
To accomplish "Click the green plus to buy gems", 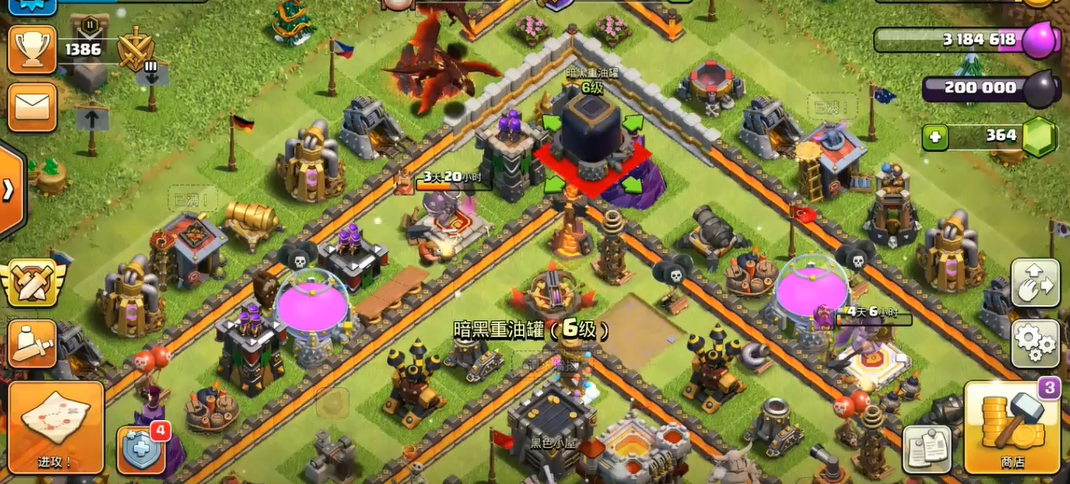I will click(935, 137).
